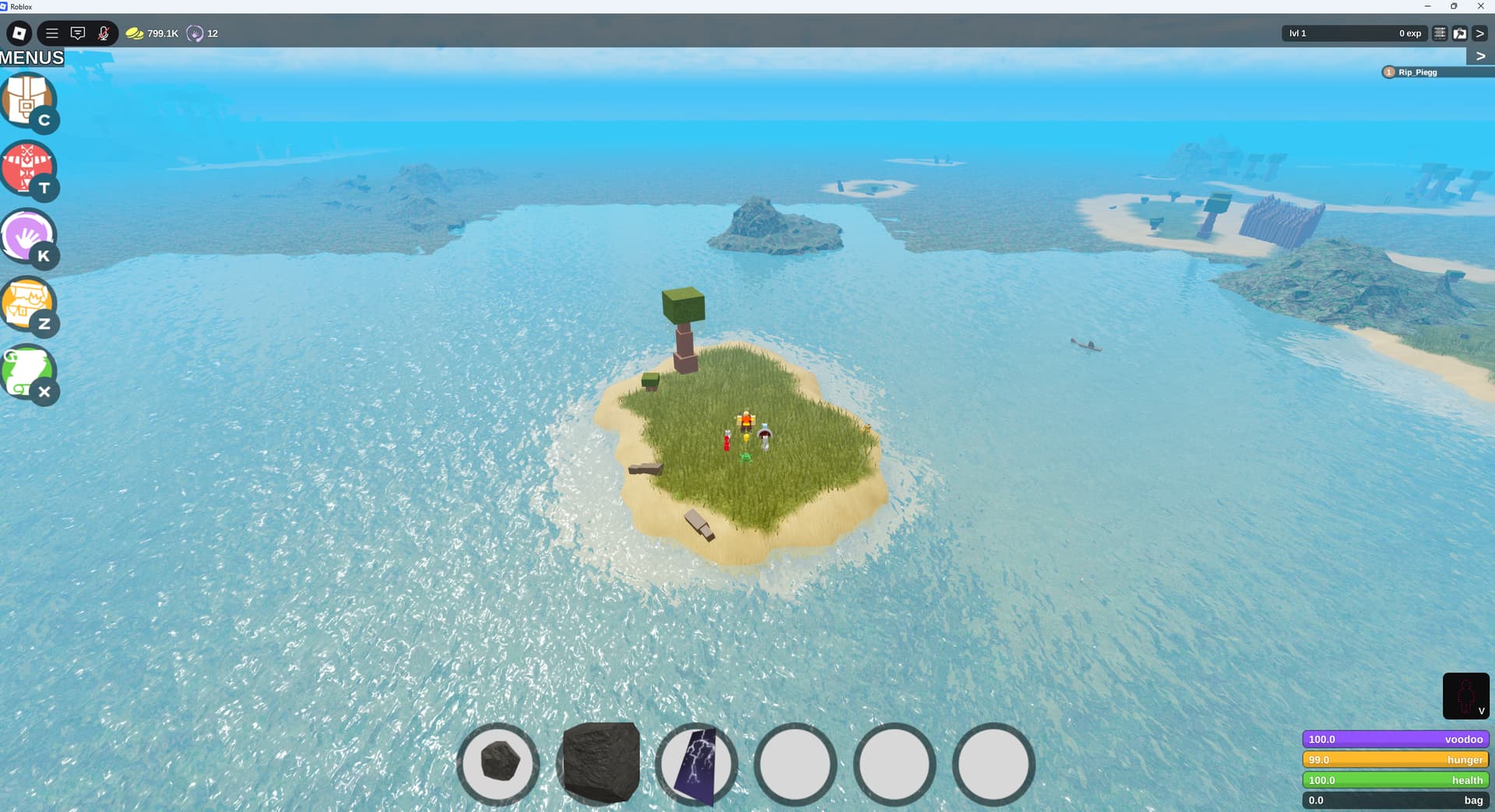Click the arrow button at top bar end
Viewport: 1495px width, 812px height.
(1480, 33)
